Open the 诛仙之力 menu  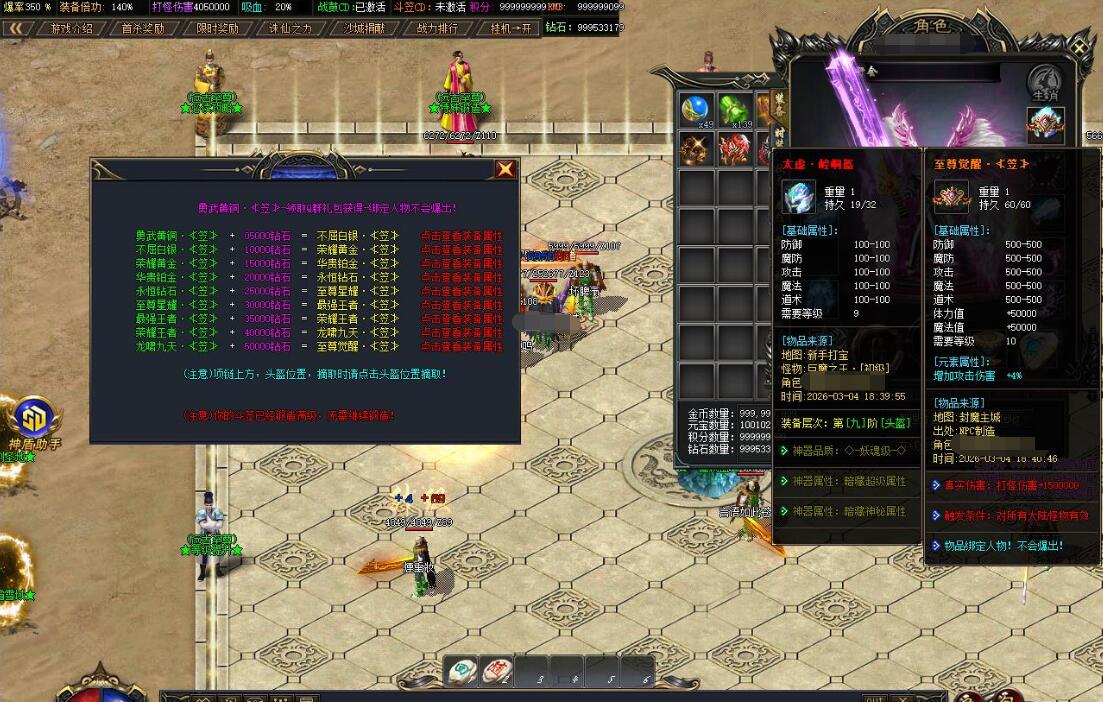[291, 28]
